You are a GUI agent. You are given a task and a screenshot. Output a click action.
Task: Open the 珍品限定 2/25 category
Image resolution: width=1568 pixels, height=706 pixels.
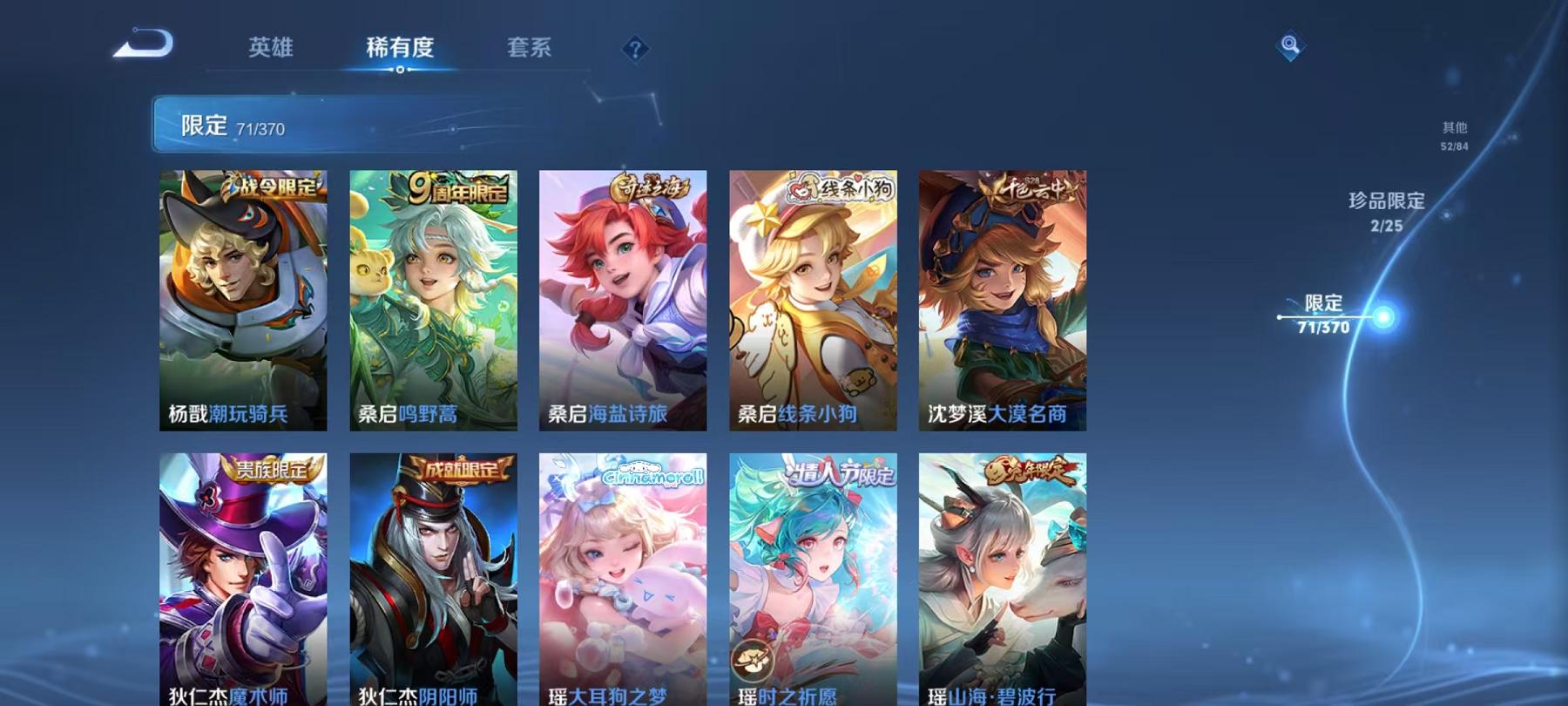click(1389, 214)
